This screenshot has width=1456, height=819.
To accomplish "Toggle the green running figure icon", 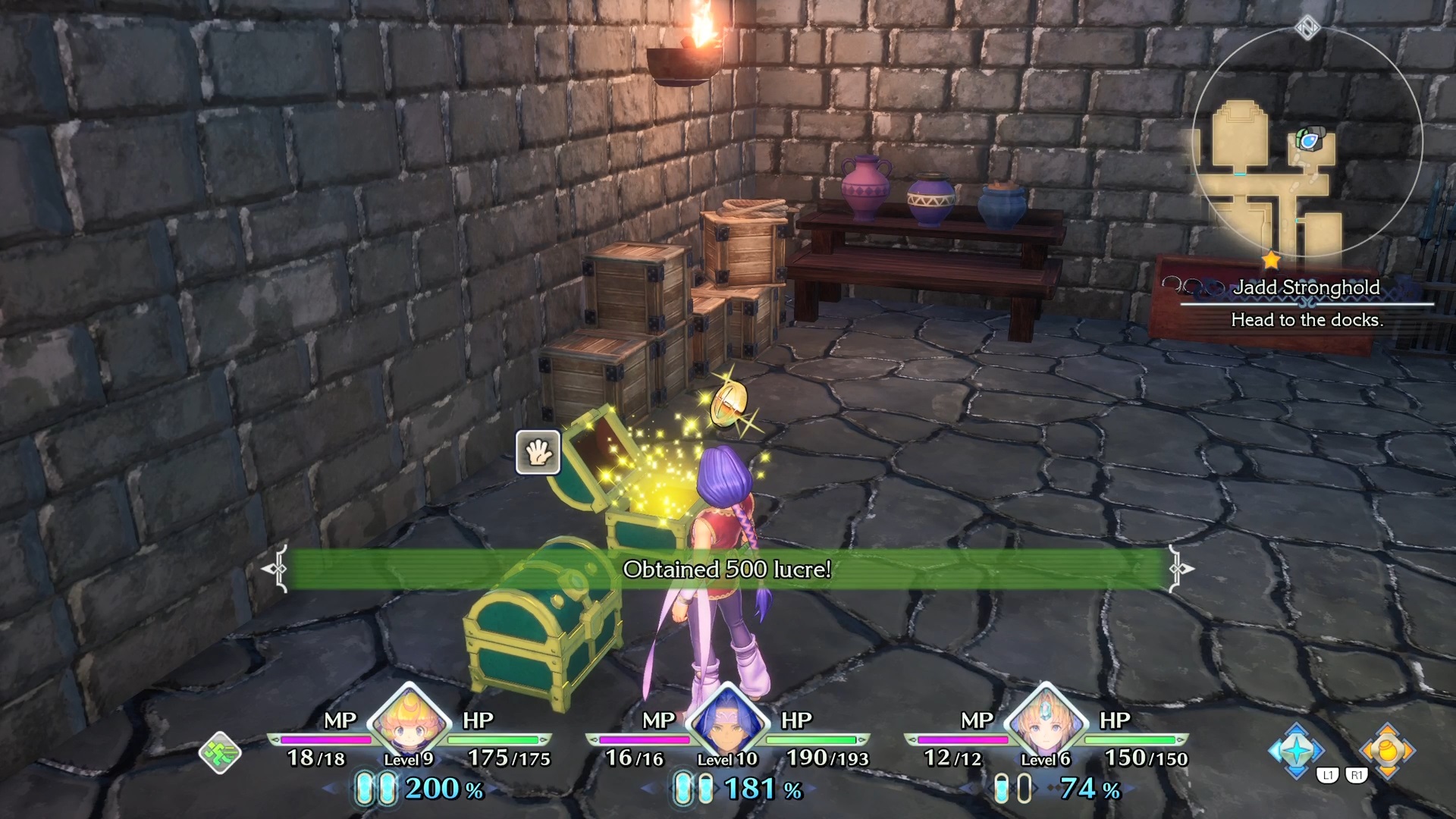I will [x=220, y=753].
